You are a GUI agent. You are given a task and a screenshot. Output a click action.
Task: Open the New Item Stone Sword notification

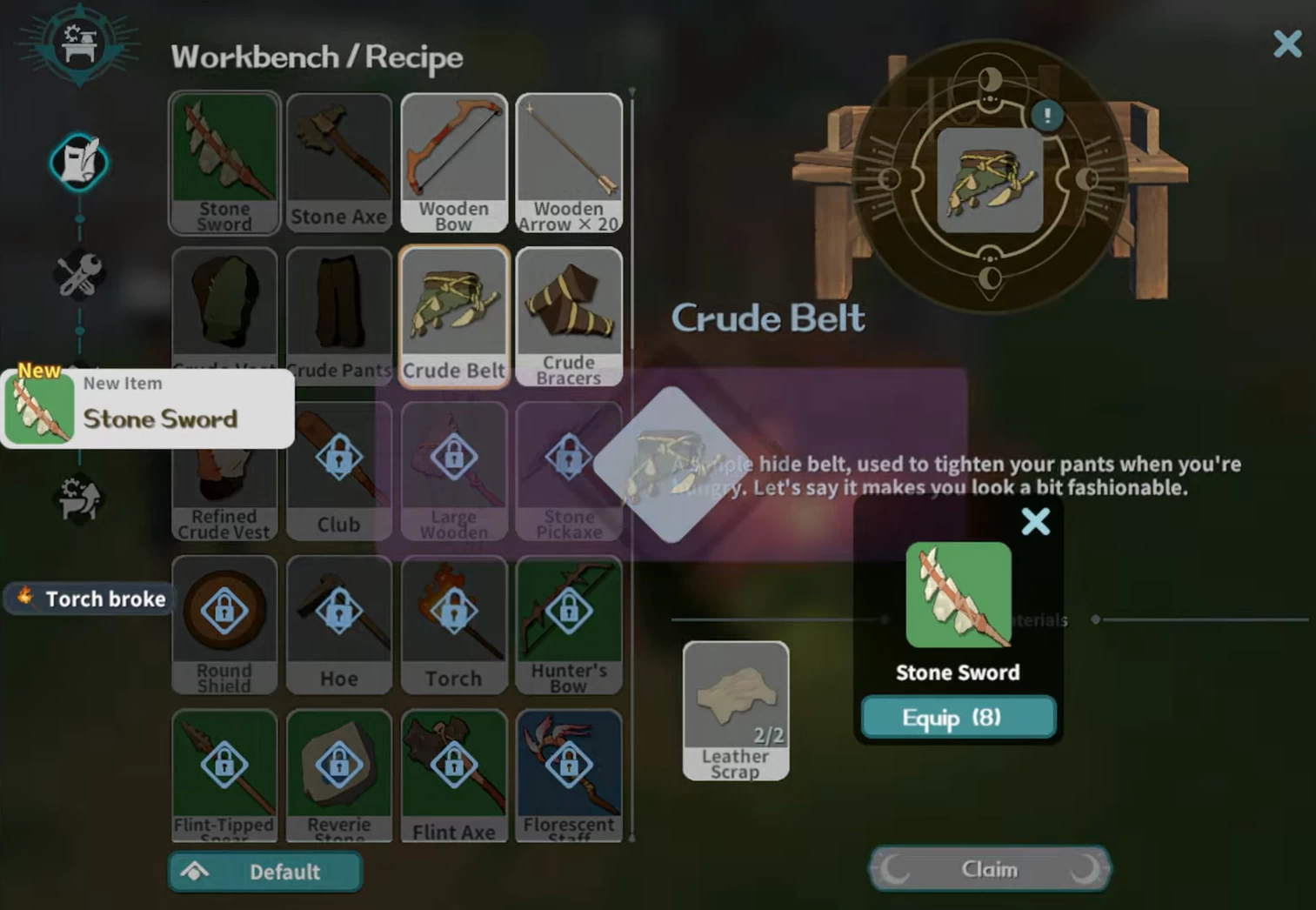tap(148, 409)
